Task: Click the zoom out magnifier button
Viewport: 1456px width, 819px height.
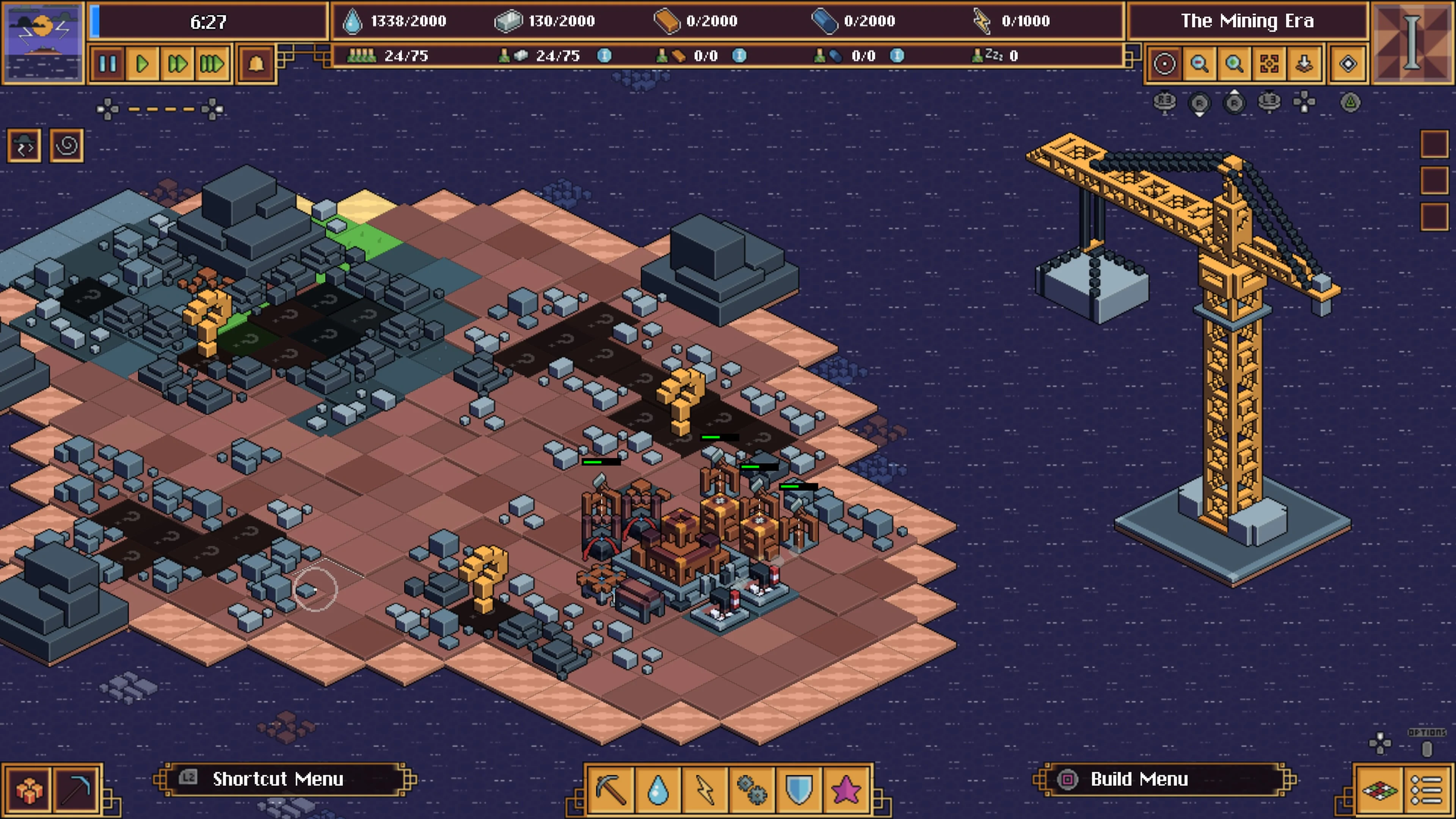Action: click(1199, 64)
